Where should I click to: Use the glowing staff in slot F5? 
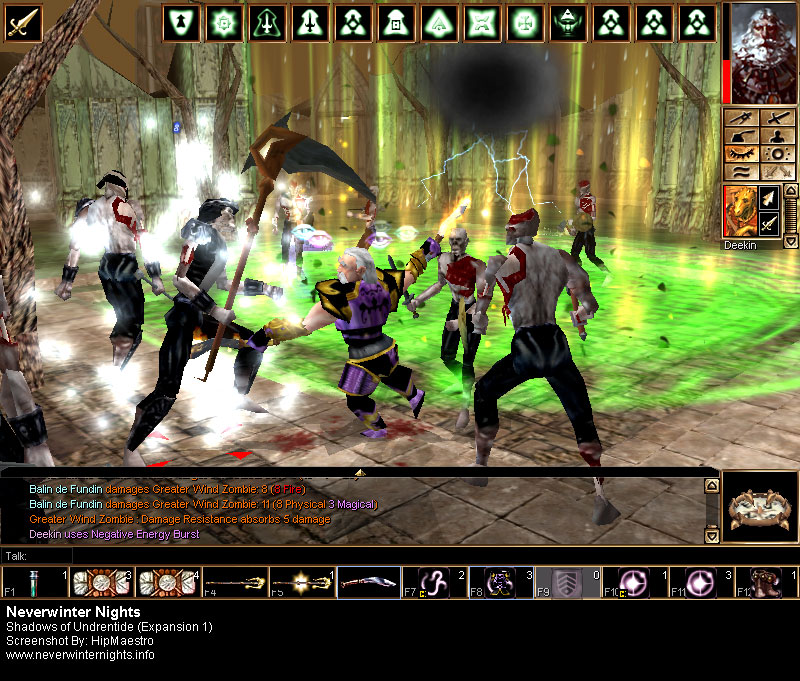302,582
